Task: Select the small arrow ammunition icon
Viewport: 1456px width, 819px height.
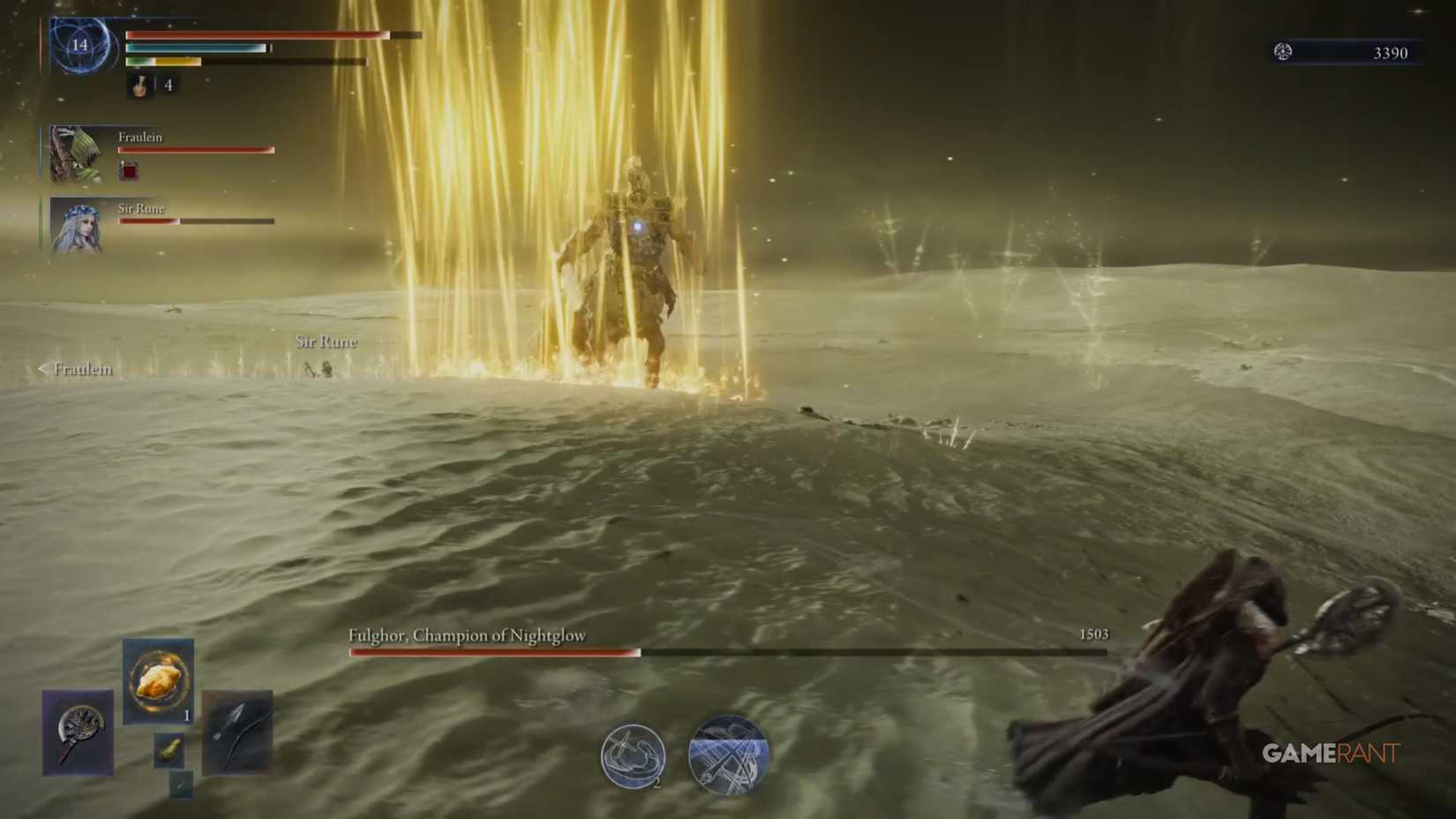Action: pyautogui.click(x=180, y=785)
